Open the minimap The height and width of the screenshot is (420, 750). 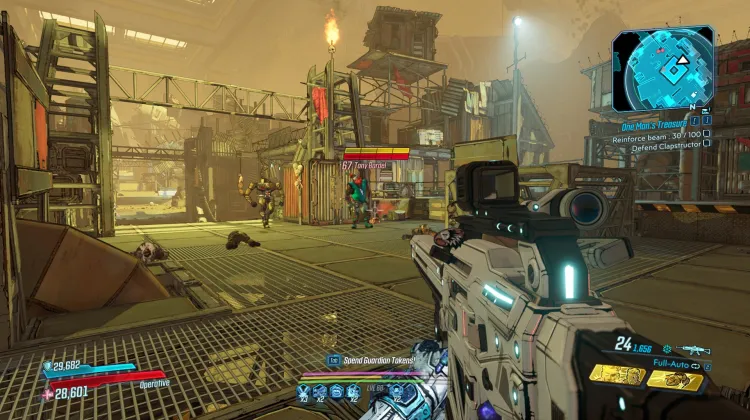[663, 68]
